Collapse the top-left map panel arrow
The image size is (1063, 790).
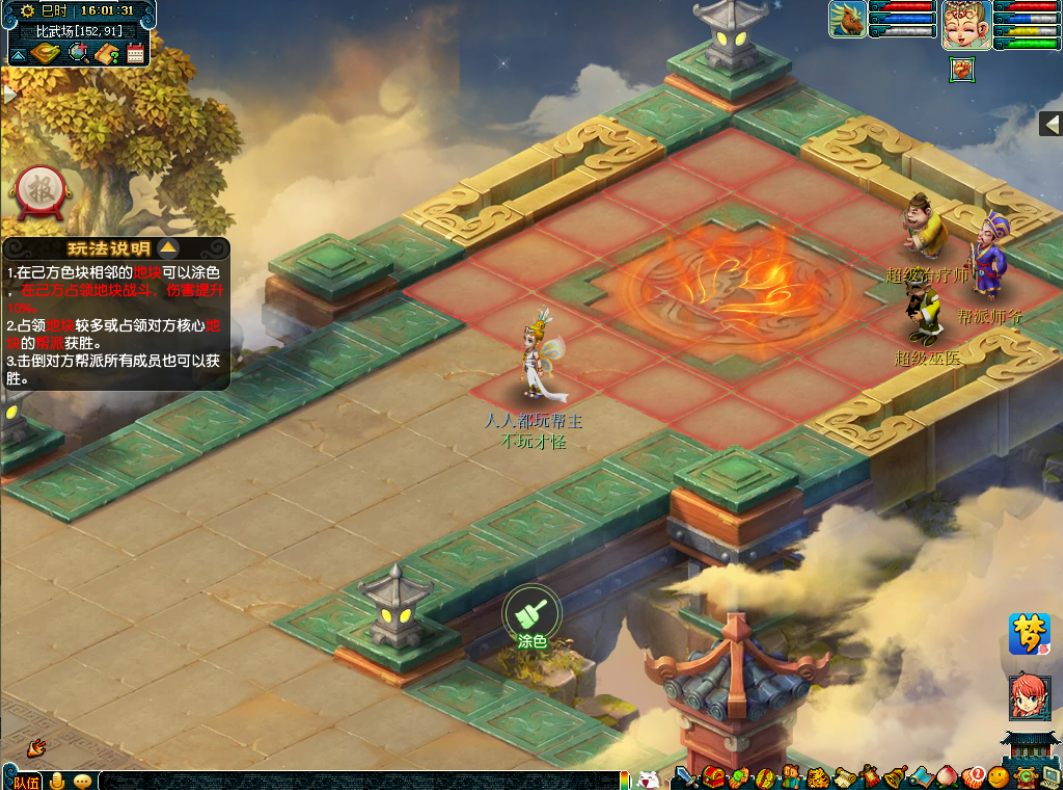pyautogui.click(x=18, y=53)
